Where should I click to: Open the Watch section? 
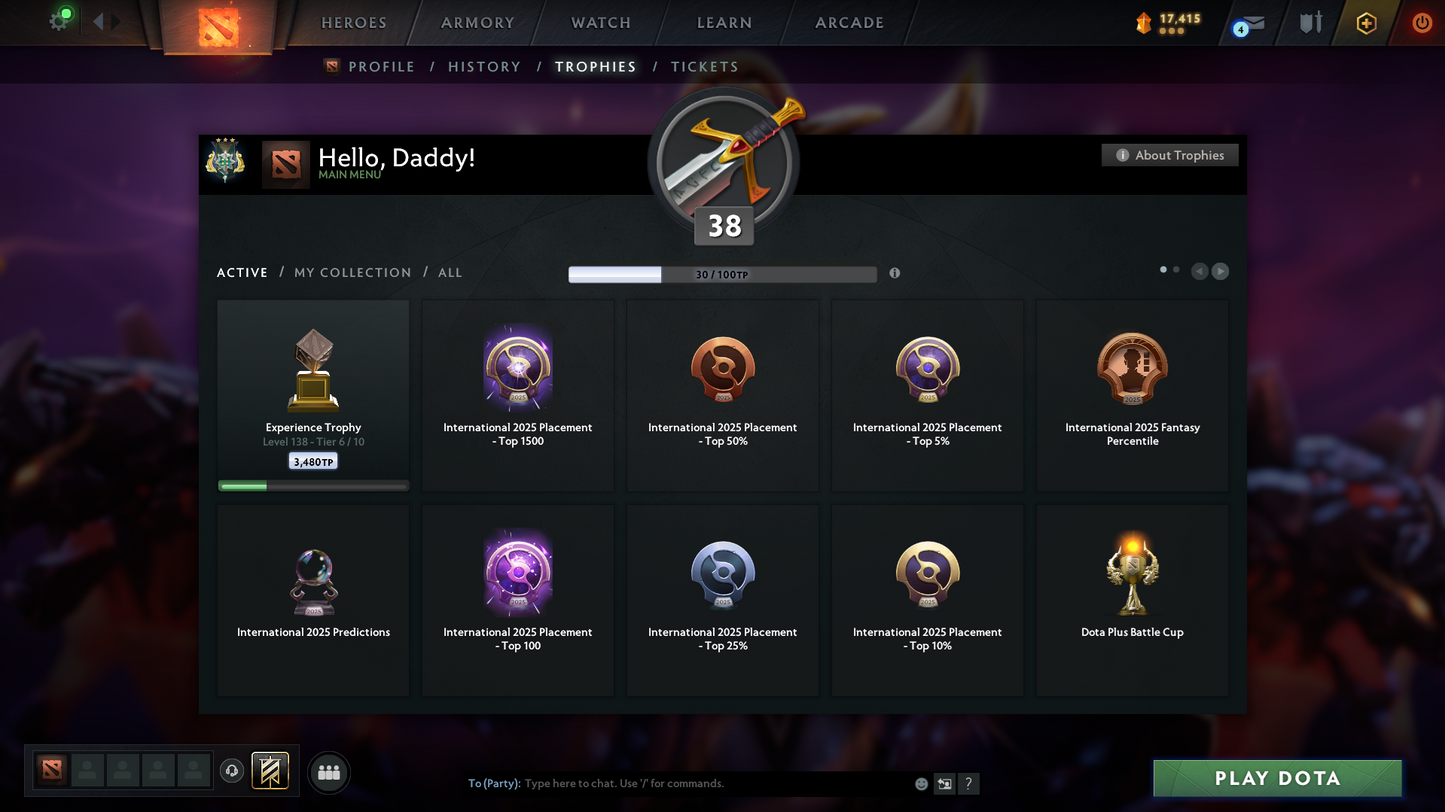pos(601,23)
